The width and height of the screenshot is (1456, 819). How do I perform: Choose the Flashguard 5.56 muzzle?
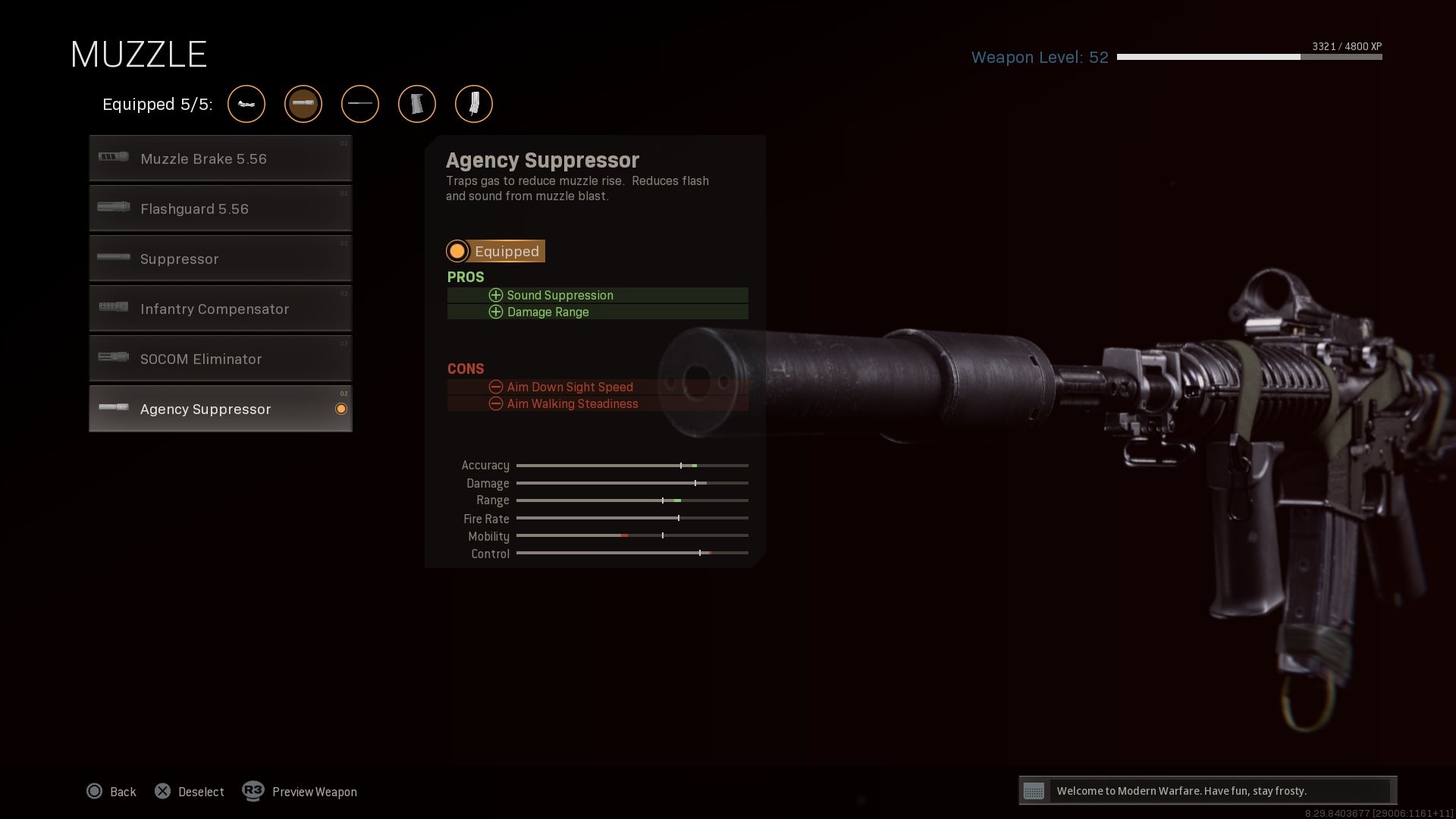220,209
